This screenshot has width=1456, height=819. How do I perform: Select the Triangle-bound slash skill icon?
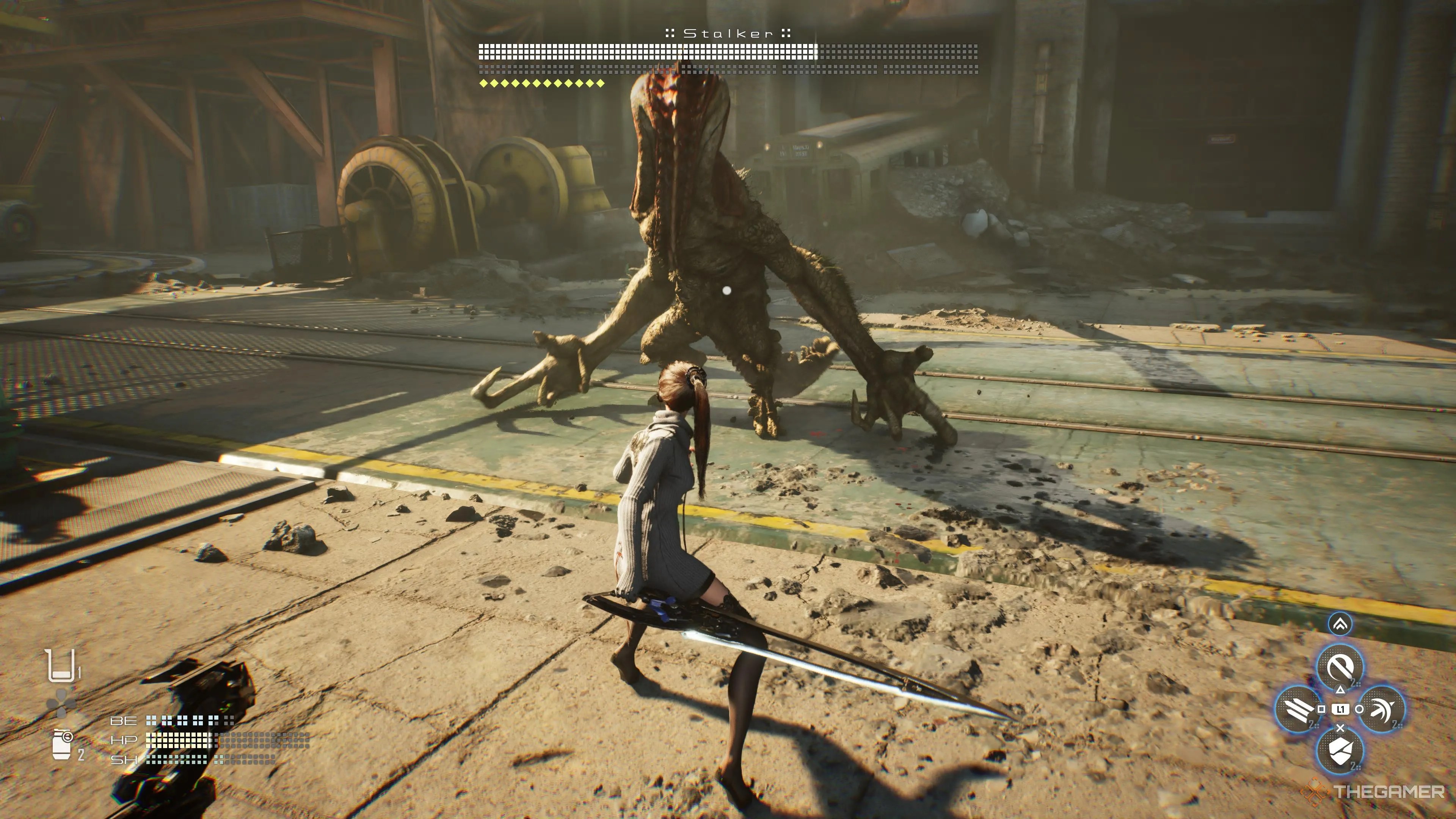point(1341,667)
